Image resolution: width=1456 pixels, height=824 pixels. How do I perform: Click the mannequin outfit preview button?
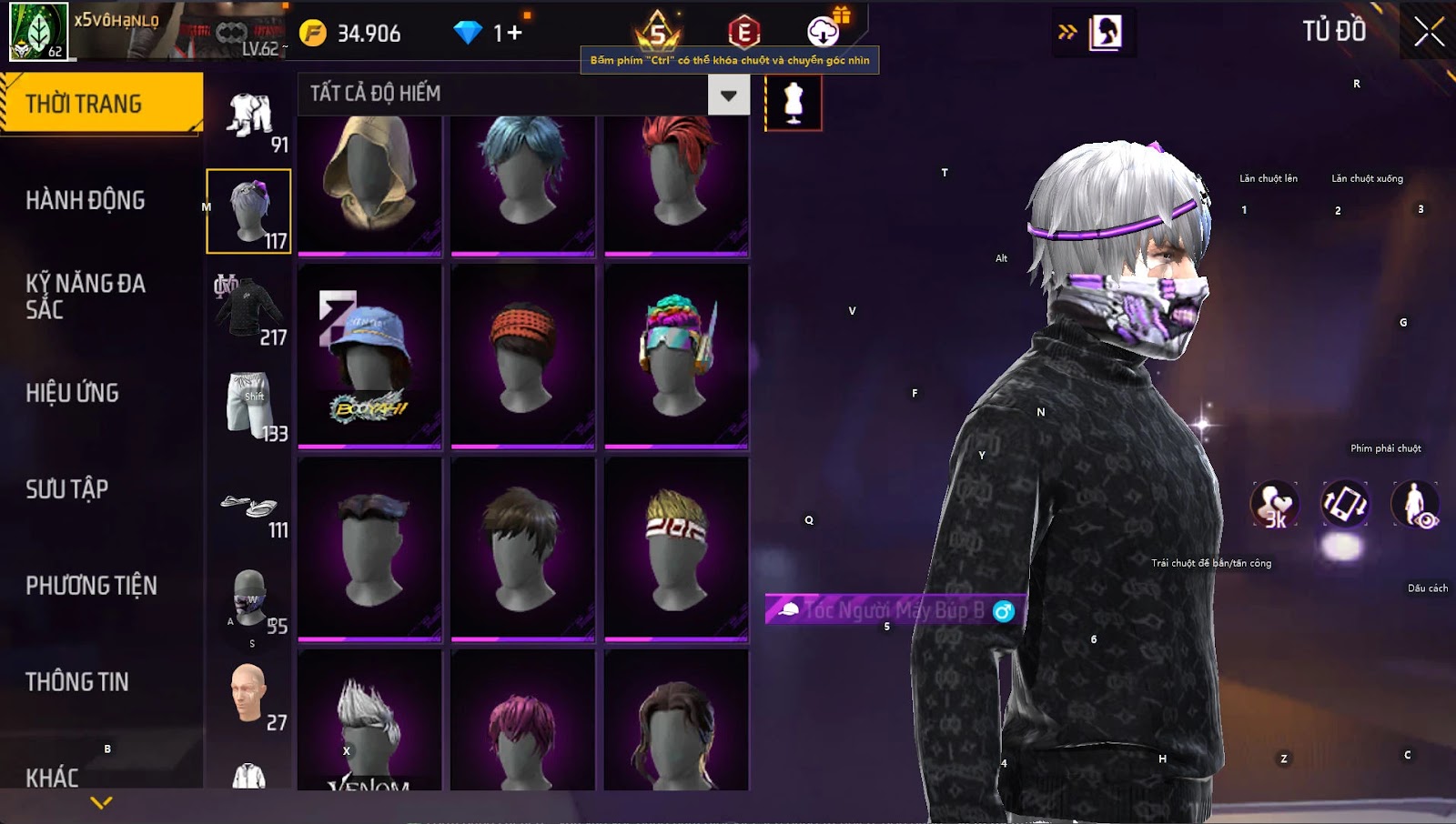(794, 102)
